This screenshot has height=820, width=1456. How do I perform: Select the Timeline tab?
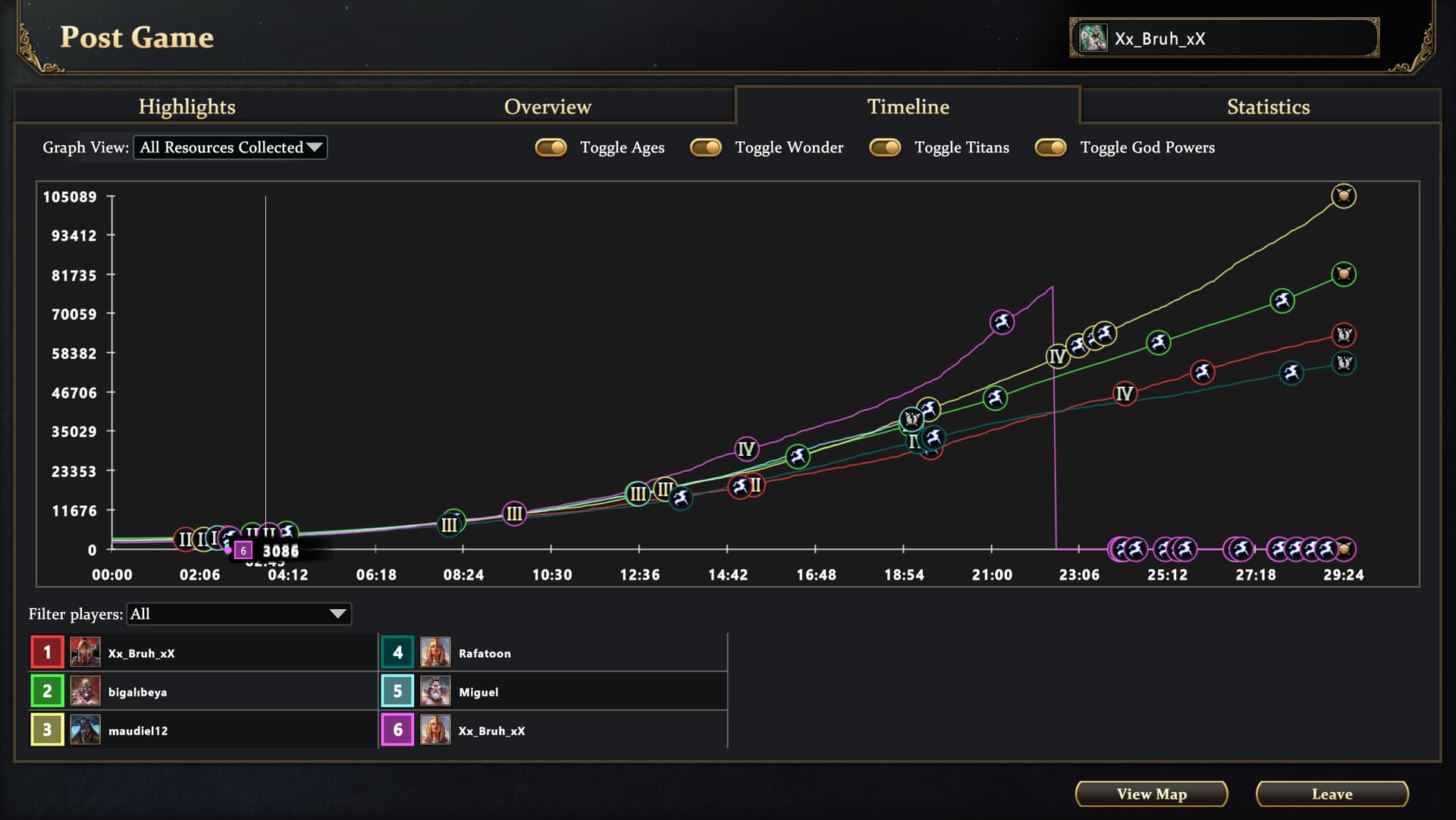[908, 107]
